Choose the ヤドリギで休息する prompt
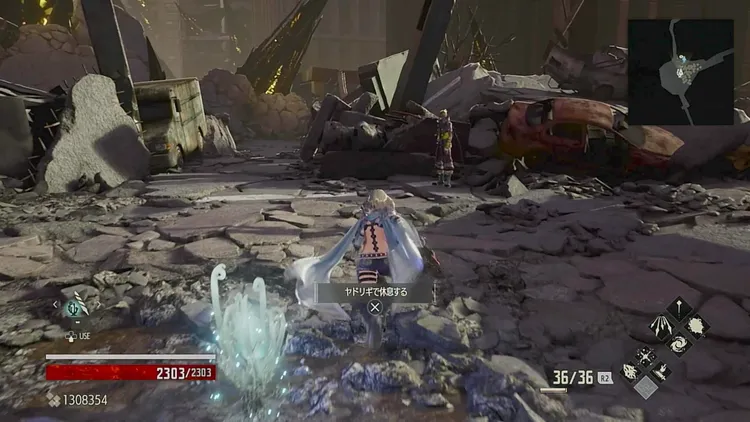The width and height of the screenshot is (750, 422). pos(375,292)
